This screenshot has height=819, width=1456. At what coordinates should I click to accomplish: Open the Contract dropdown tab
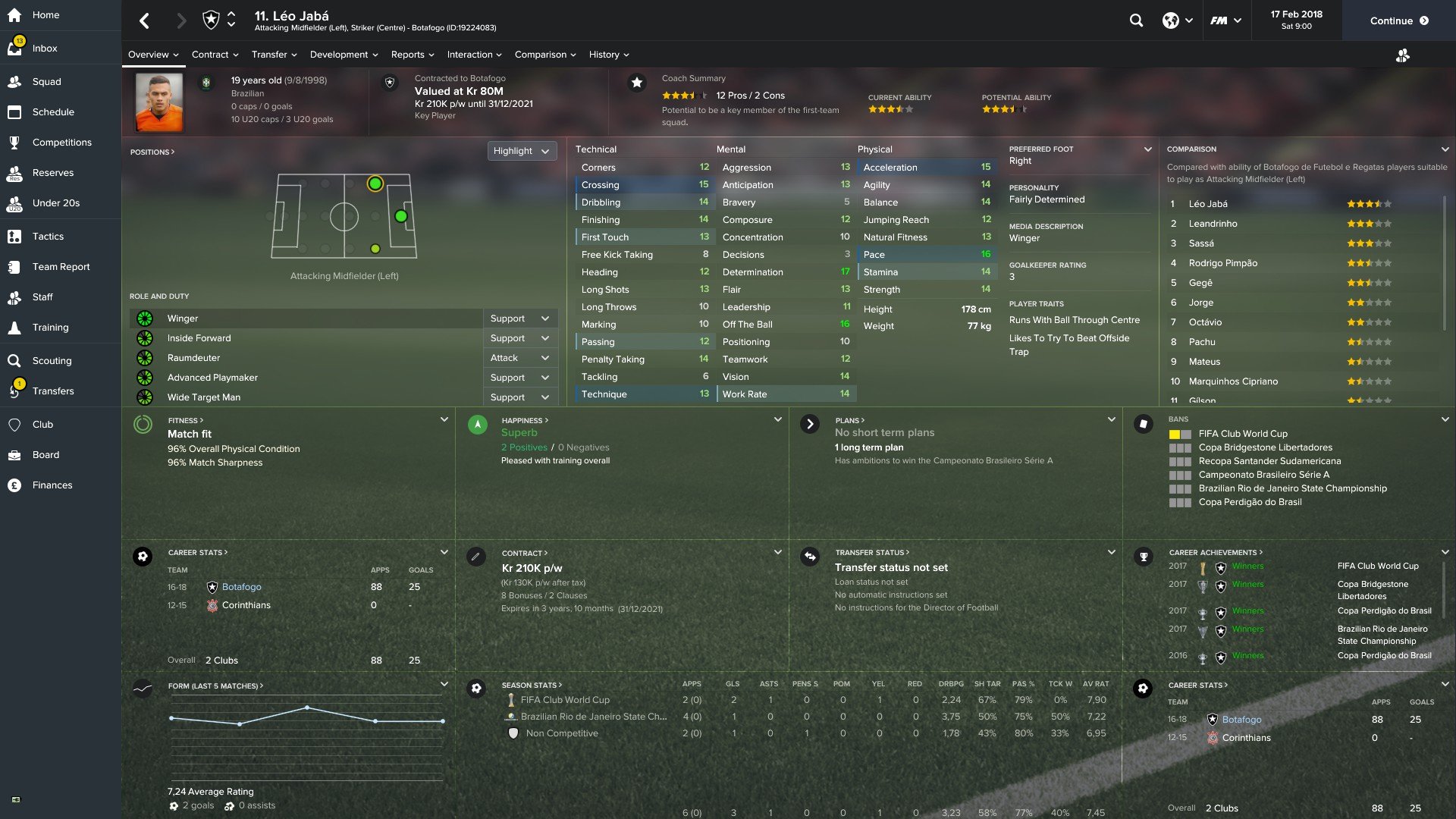pyautogui.click(x=215, y=55)
